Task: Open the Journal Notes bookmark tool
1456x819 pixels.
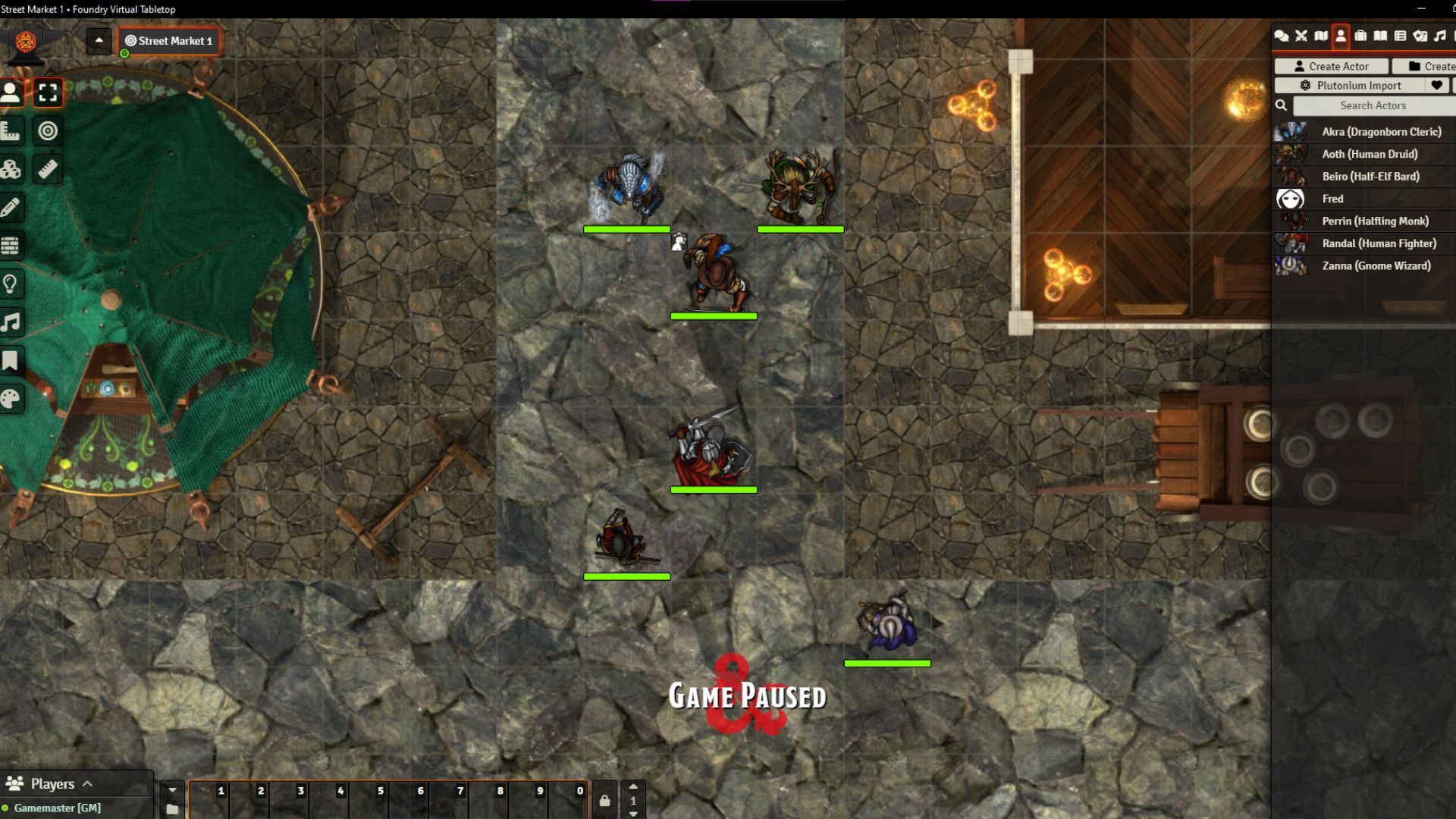Action: 11,359
